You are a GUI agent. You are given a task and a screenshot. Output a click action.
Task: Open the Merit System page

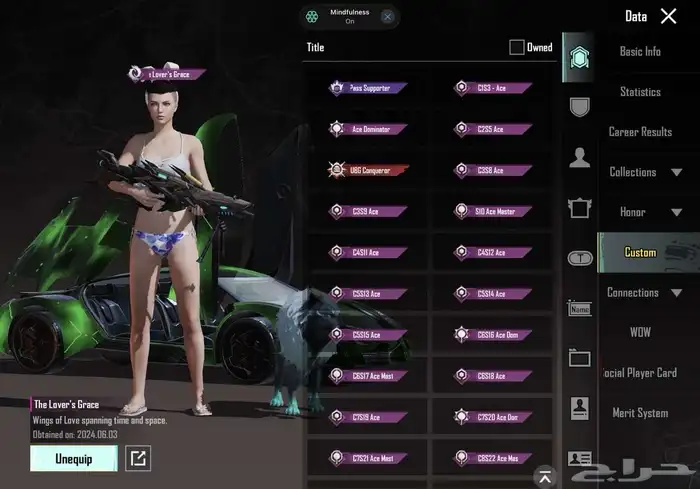coord(640,413)
